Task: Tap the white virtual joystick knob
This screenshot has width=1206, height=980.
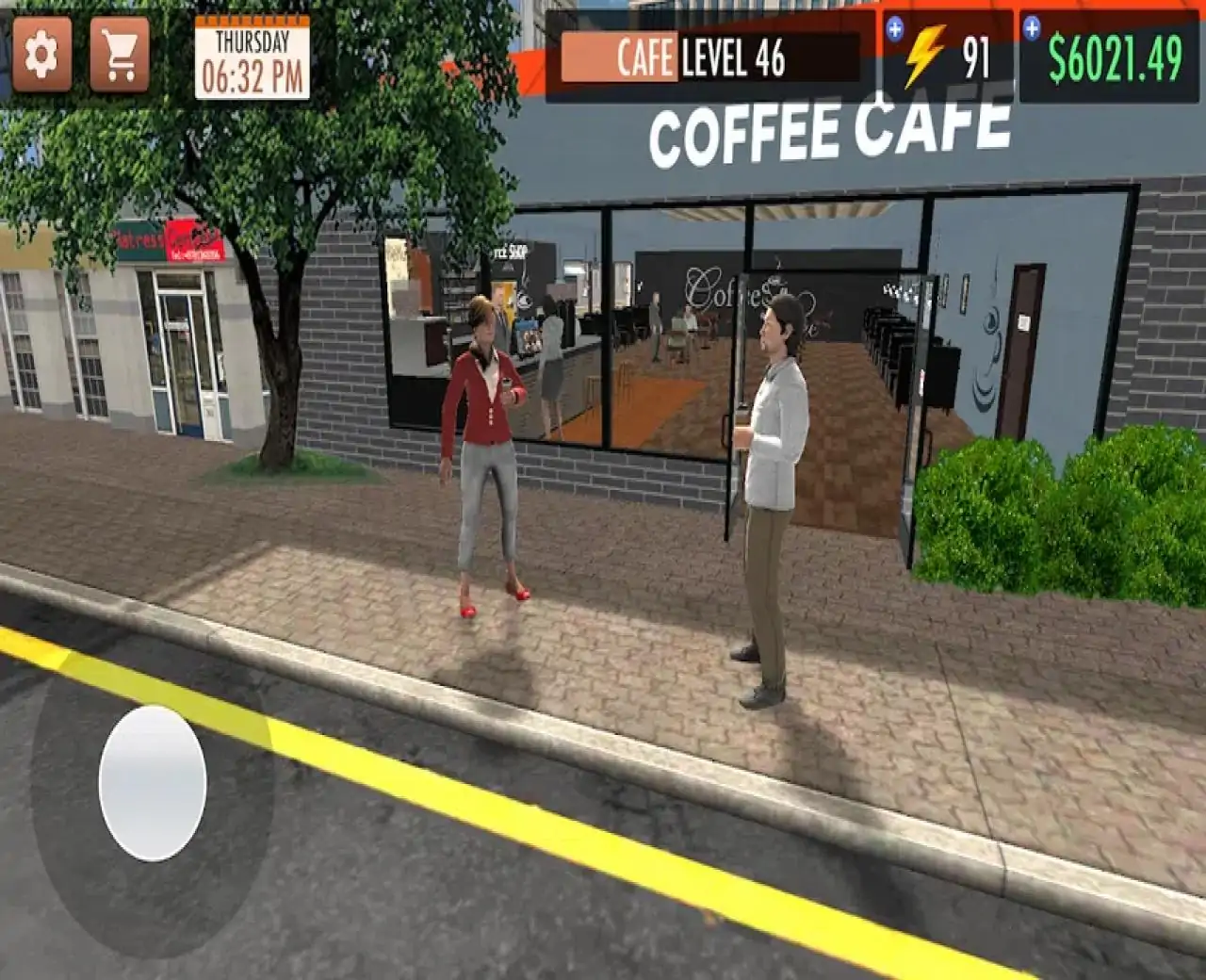Action: [x=153, y=782]
